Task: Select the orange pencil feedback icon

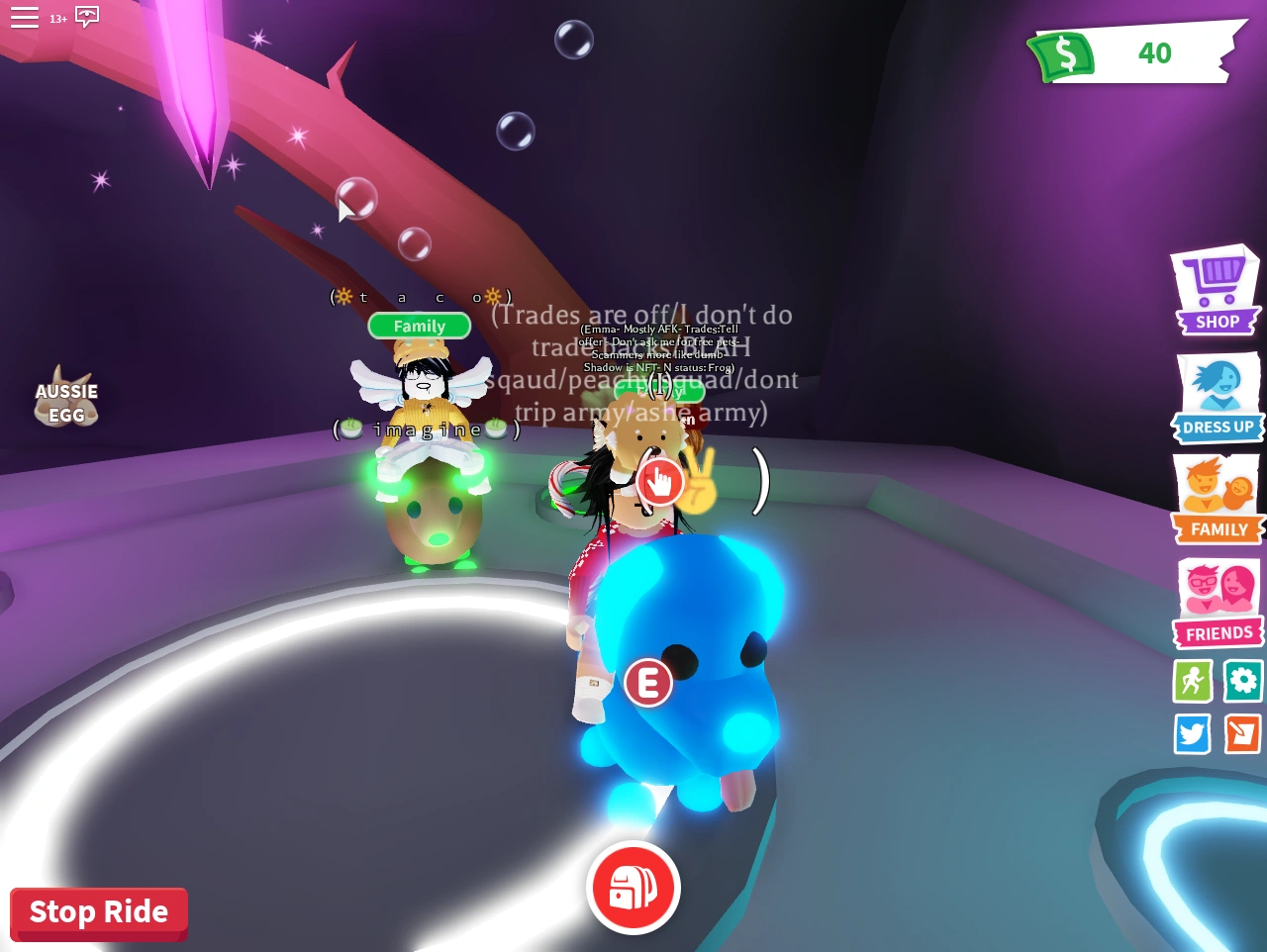Action: (x=1242, y=734)
